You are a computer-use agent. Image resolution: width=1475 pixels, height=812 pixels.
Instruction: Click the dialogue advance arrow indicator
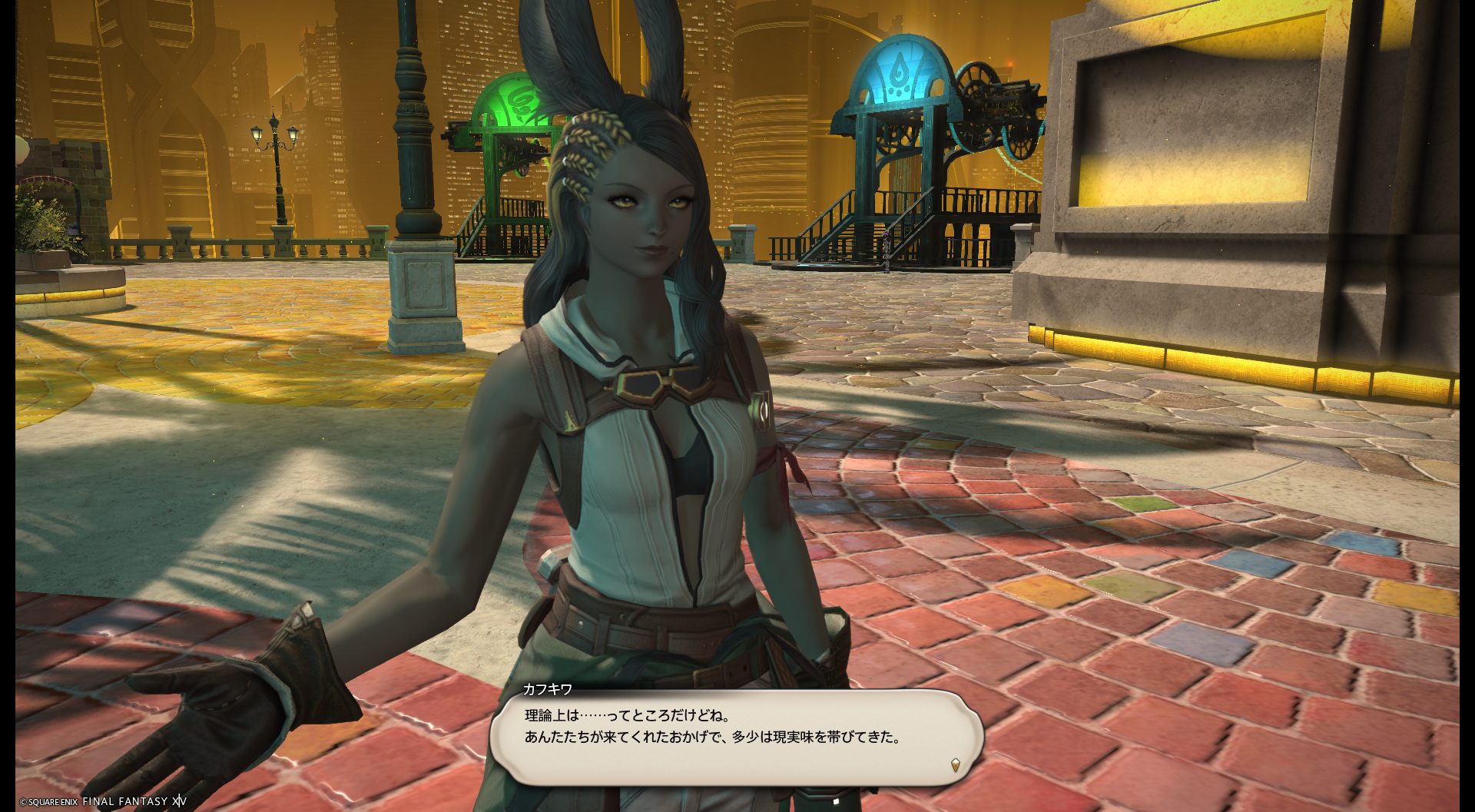coord(955,764)
